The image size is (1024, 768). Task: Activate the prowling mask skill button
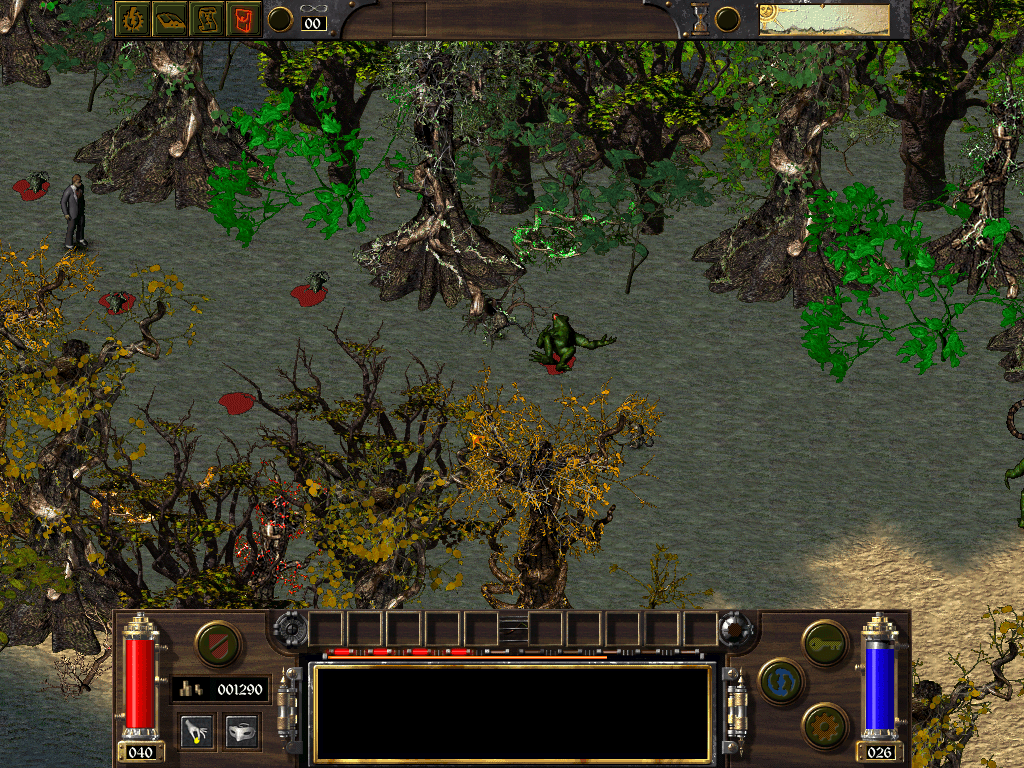pyautogui.click(x=241, y=731)
